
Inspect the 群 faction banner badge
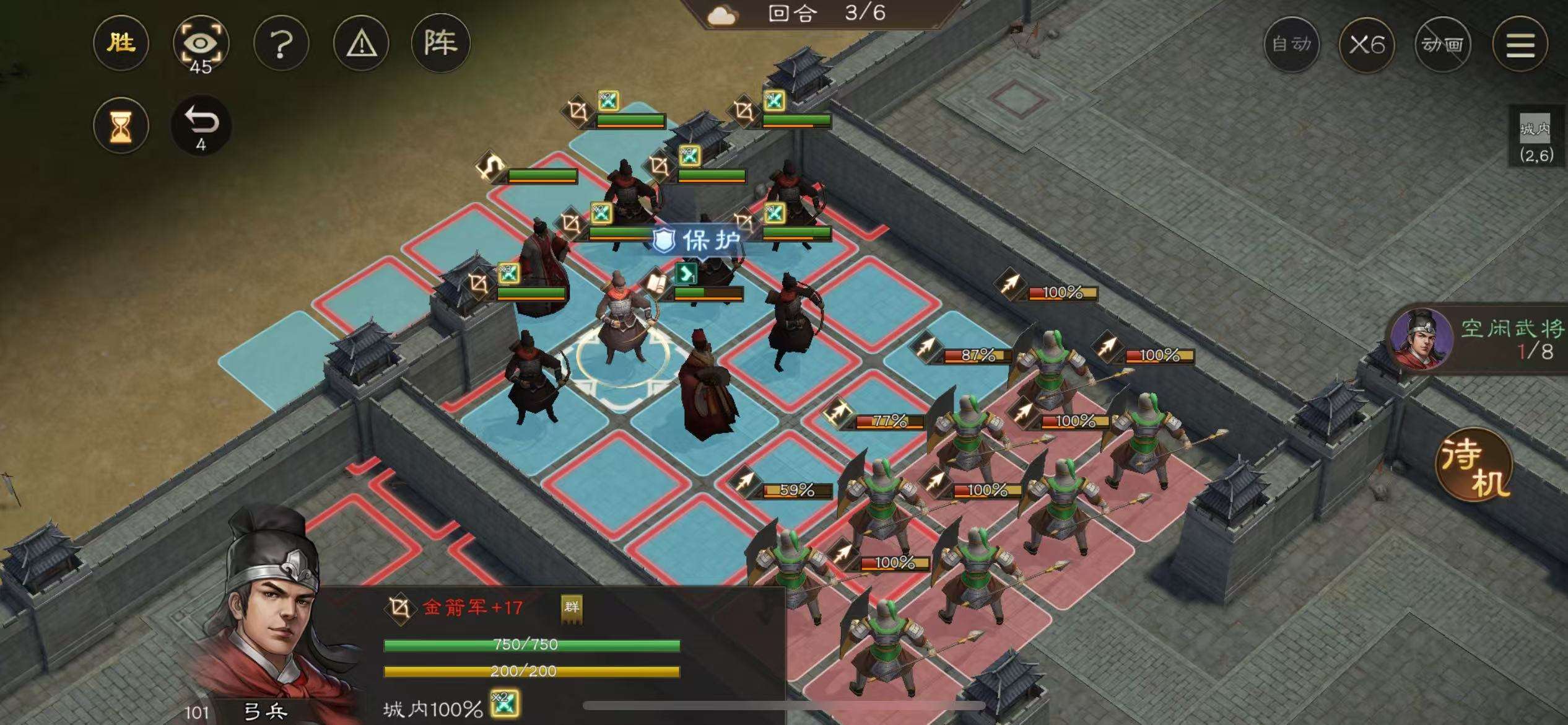pyautogui.click(x=571, y=607)
